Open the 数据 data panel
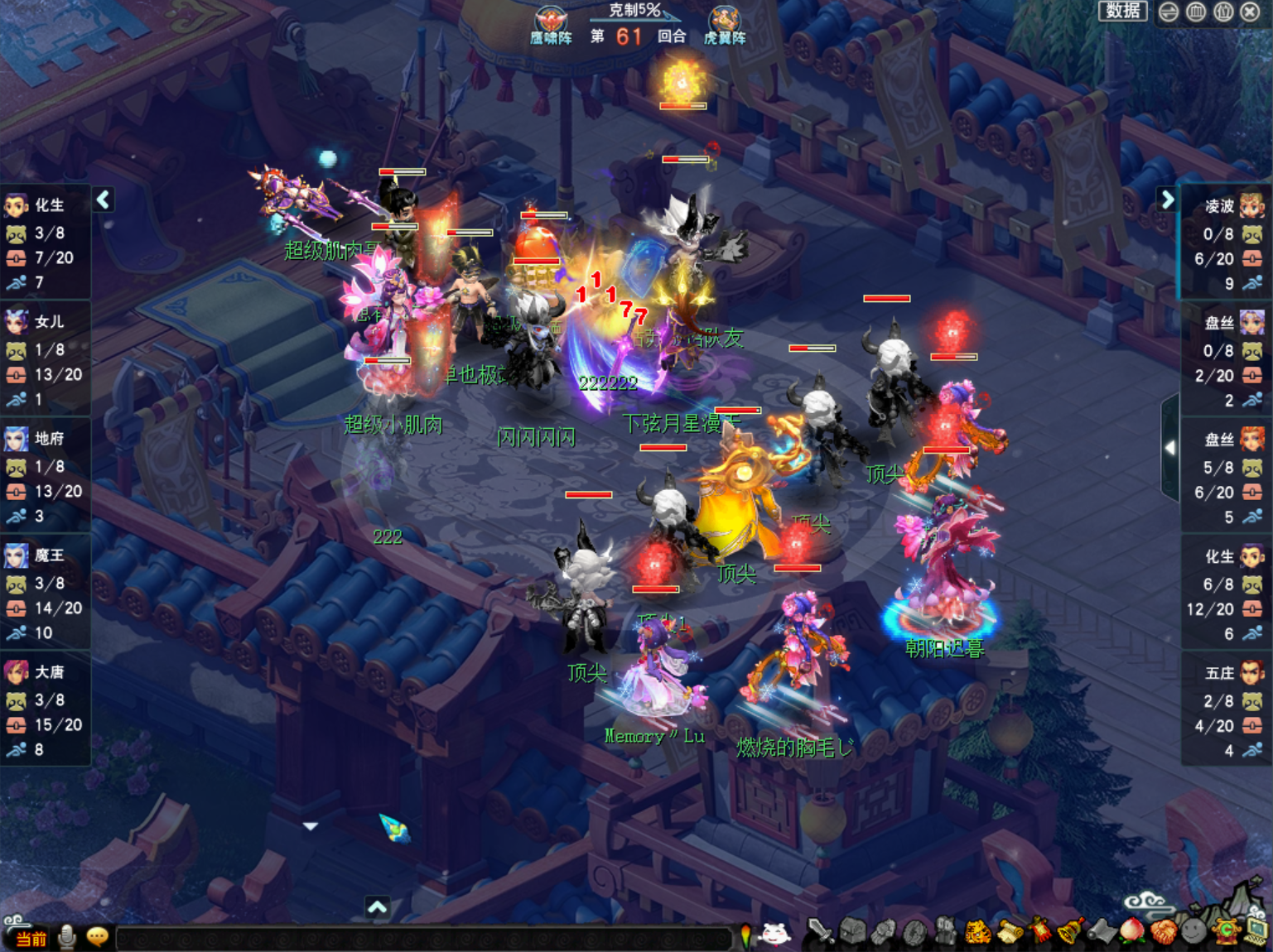Image resolution: width=1273 pixels, height=952 pixels. [1122, 11]
